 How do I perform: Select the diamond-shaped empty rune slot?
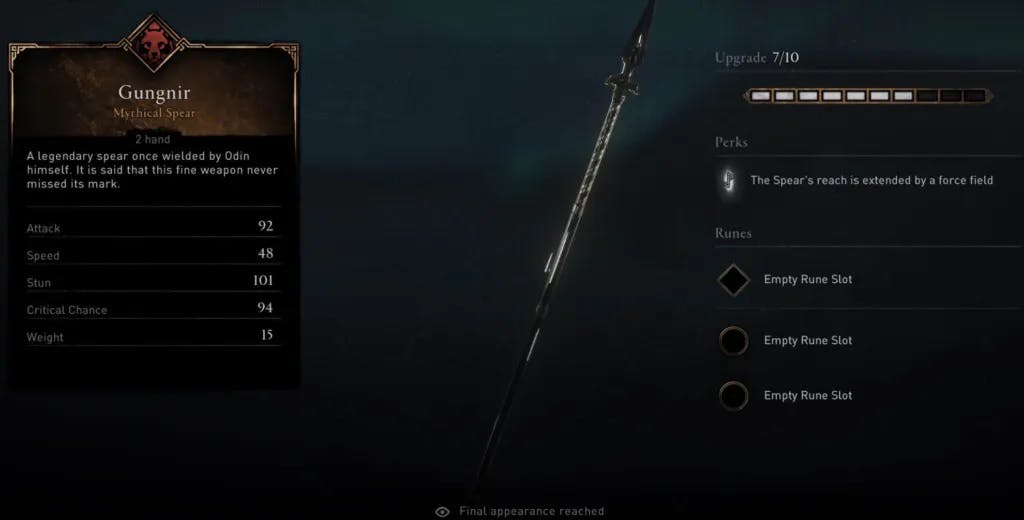tap(733, 280)
